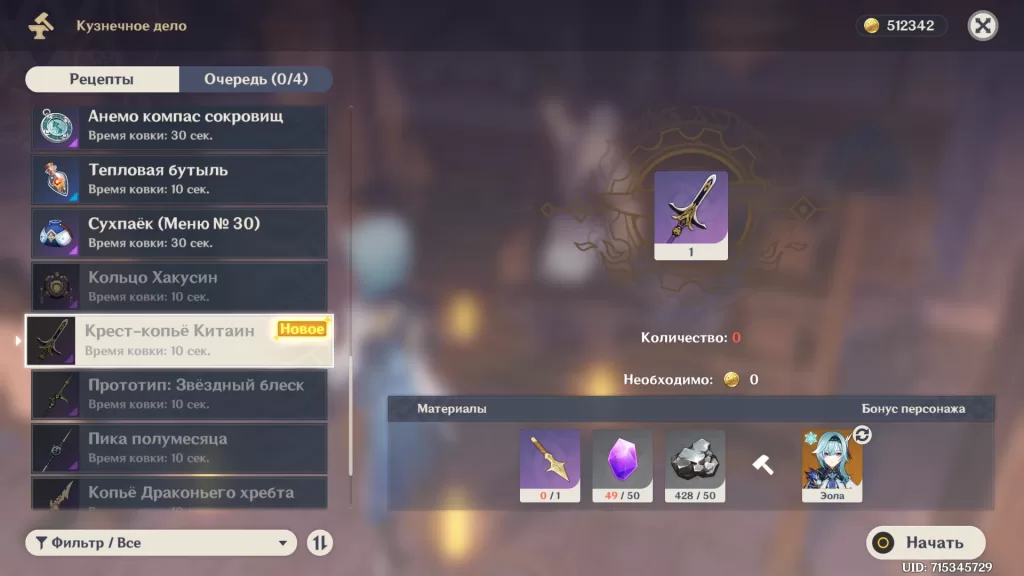
Task: Select the Анемо компас сокровищ recipe
Action: pos(179,125)
